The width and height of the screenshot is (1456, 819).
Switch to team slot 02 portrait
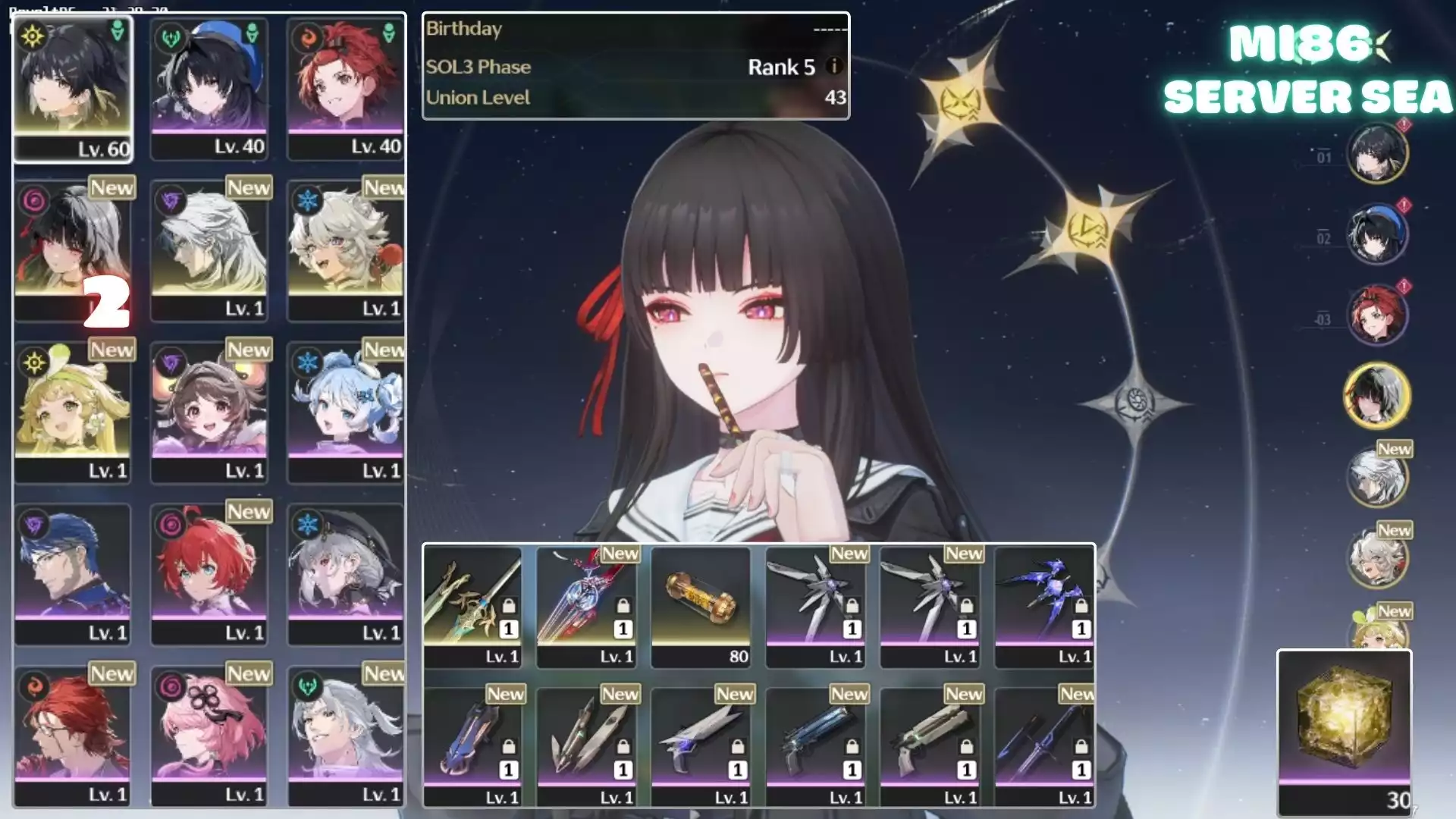1377,234
